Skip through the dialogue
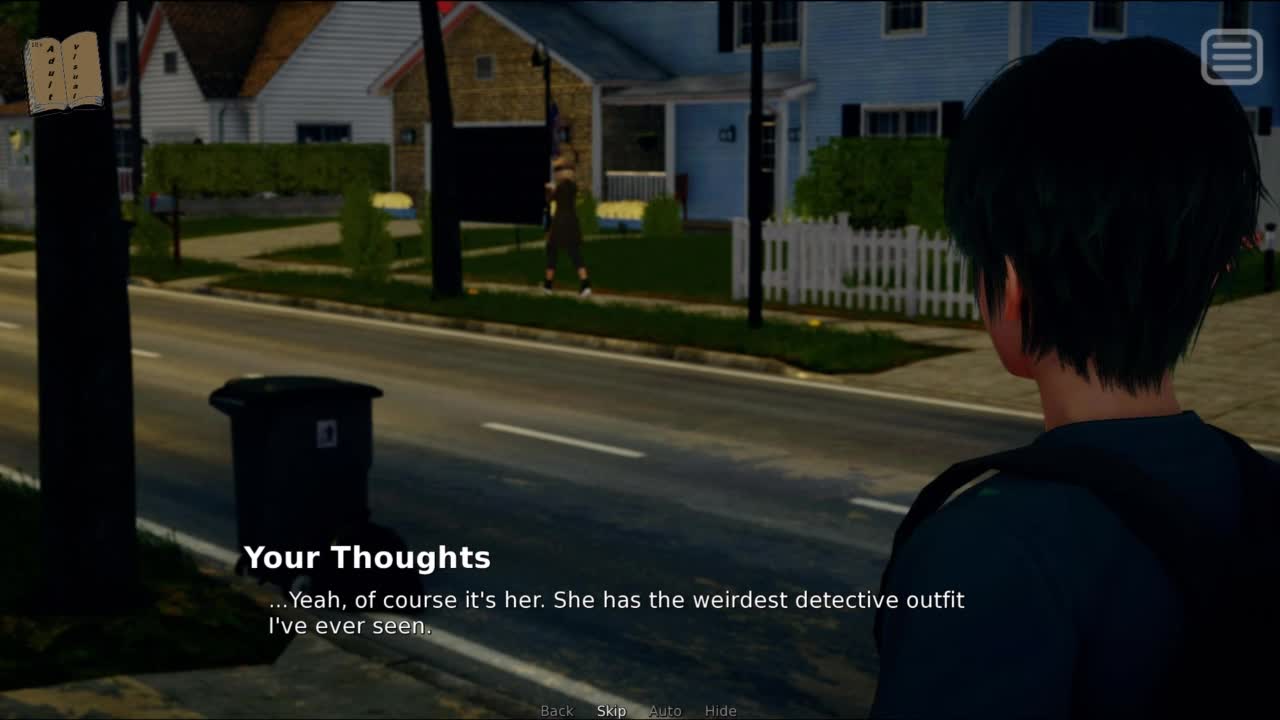The width and height of the screenshot is (1280, 720). click(x=611, y=711)
